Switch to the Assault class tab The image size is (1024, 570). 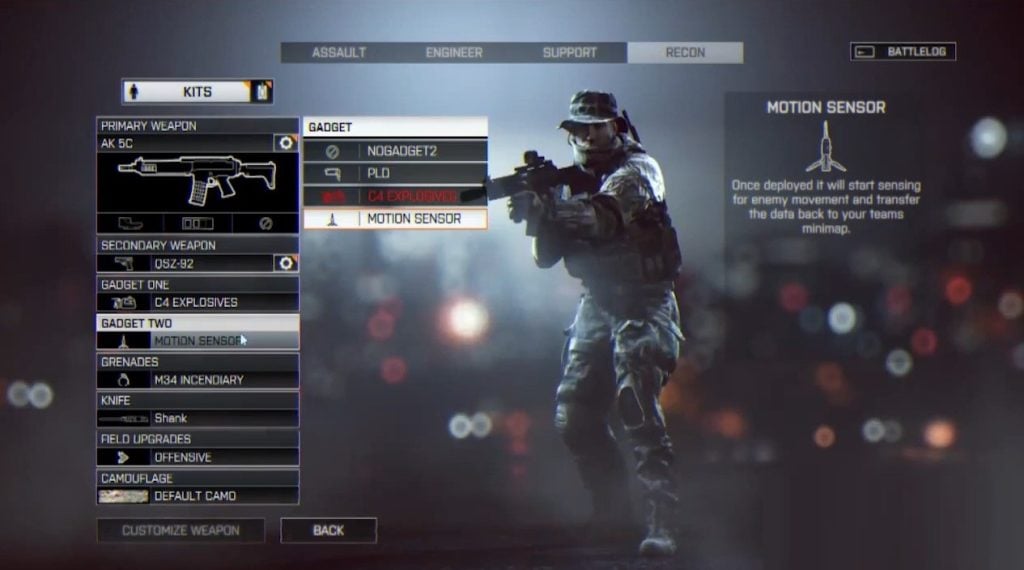[338, 53]
